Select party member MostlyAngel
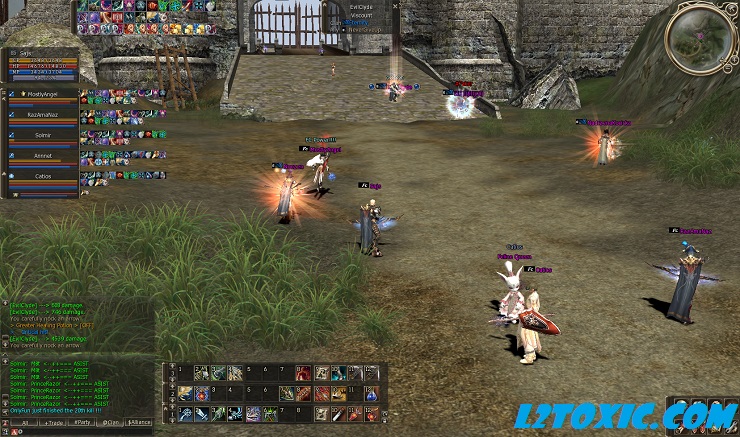 42,94
